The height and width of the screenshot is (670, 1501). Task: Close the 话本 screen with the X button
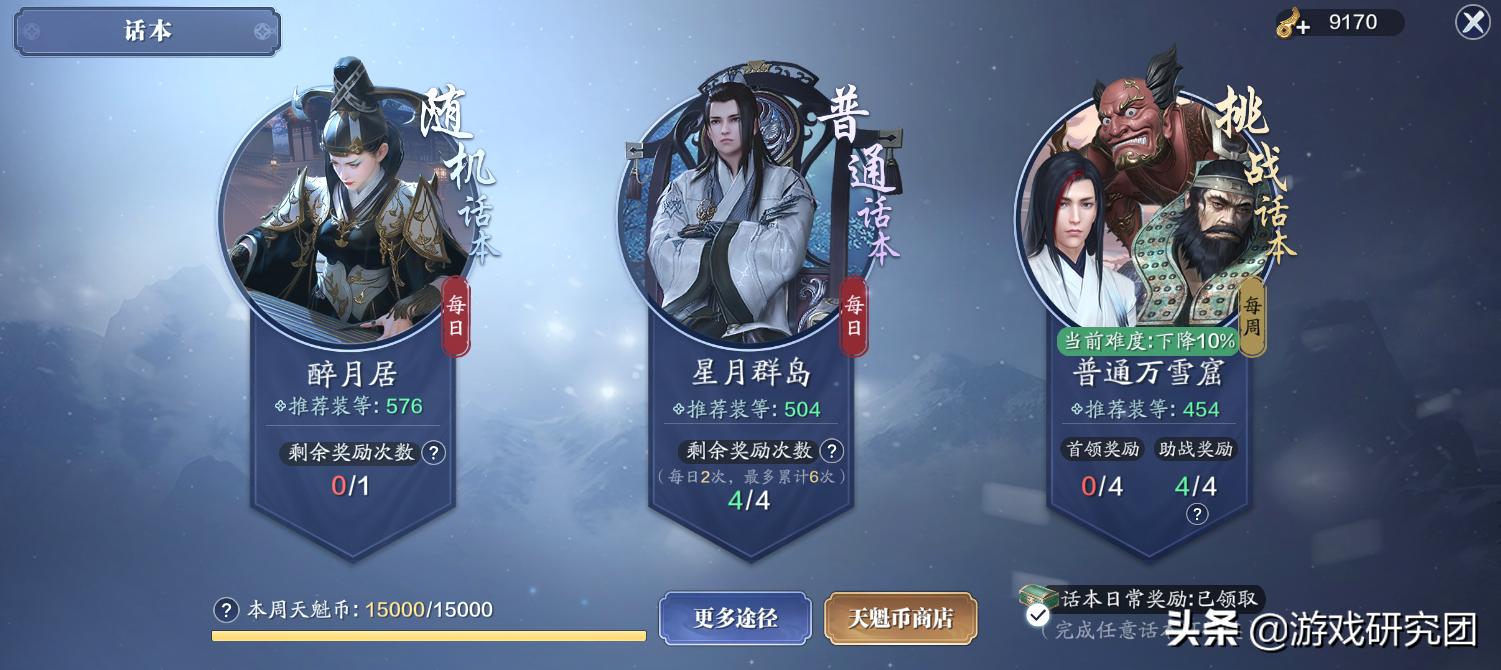tap(1472, 22)
